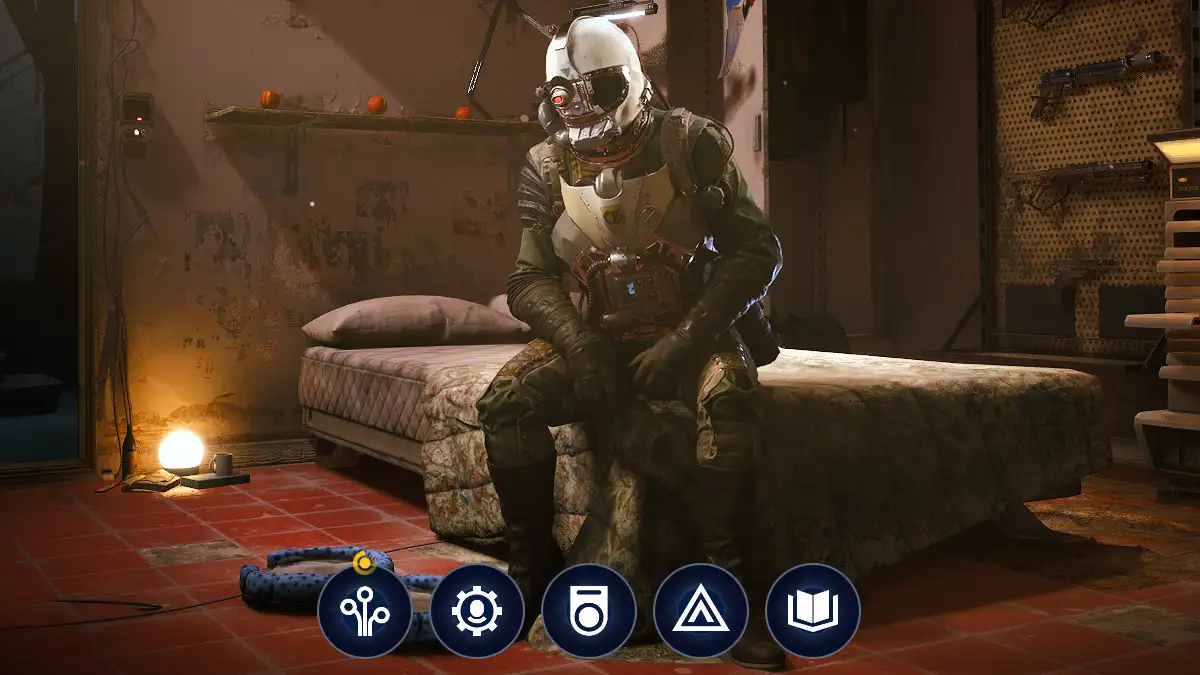Activate the triangle emblem icon
This screenshot has width=1200, height=675.
click(x=701, y=611)
